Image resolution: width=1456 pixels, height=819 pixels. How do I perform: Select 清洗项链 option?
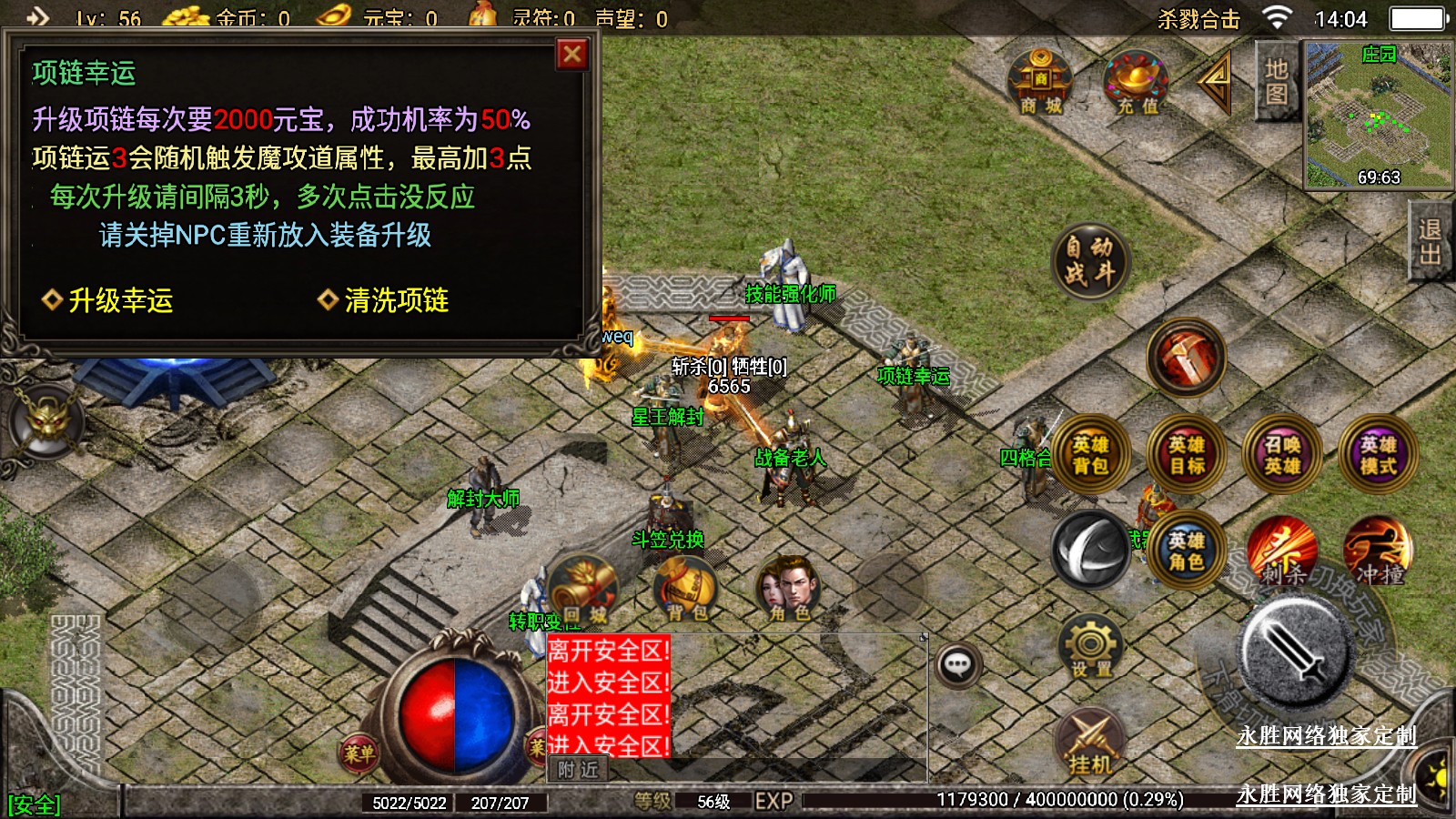tap(385, 300)
